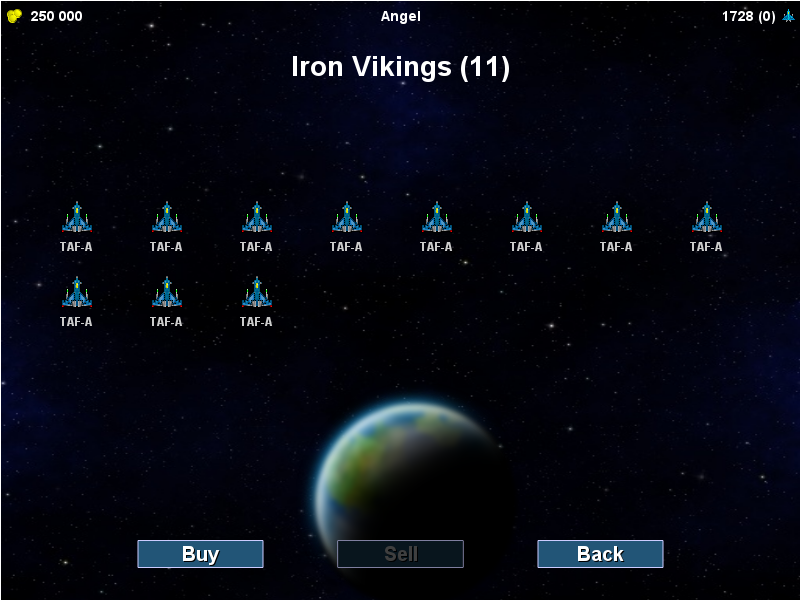
Task: Open the Buy ships screen
Action: coord(200,554)
